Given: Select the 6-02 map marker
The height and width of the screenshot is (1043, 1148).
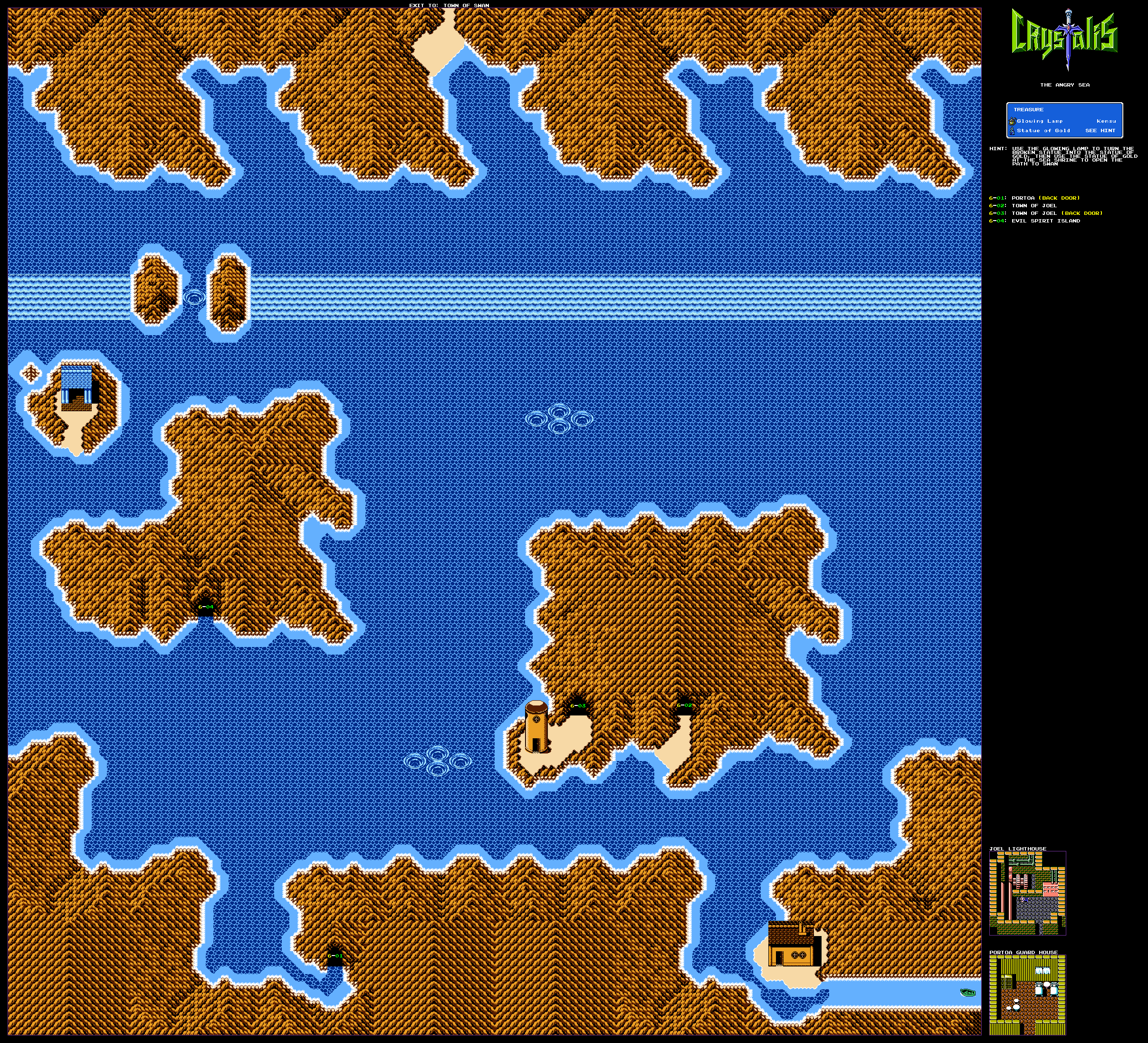Looking at the screenshot, I should coord(684,705).
